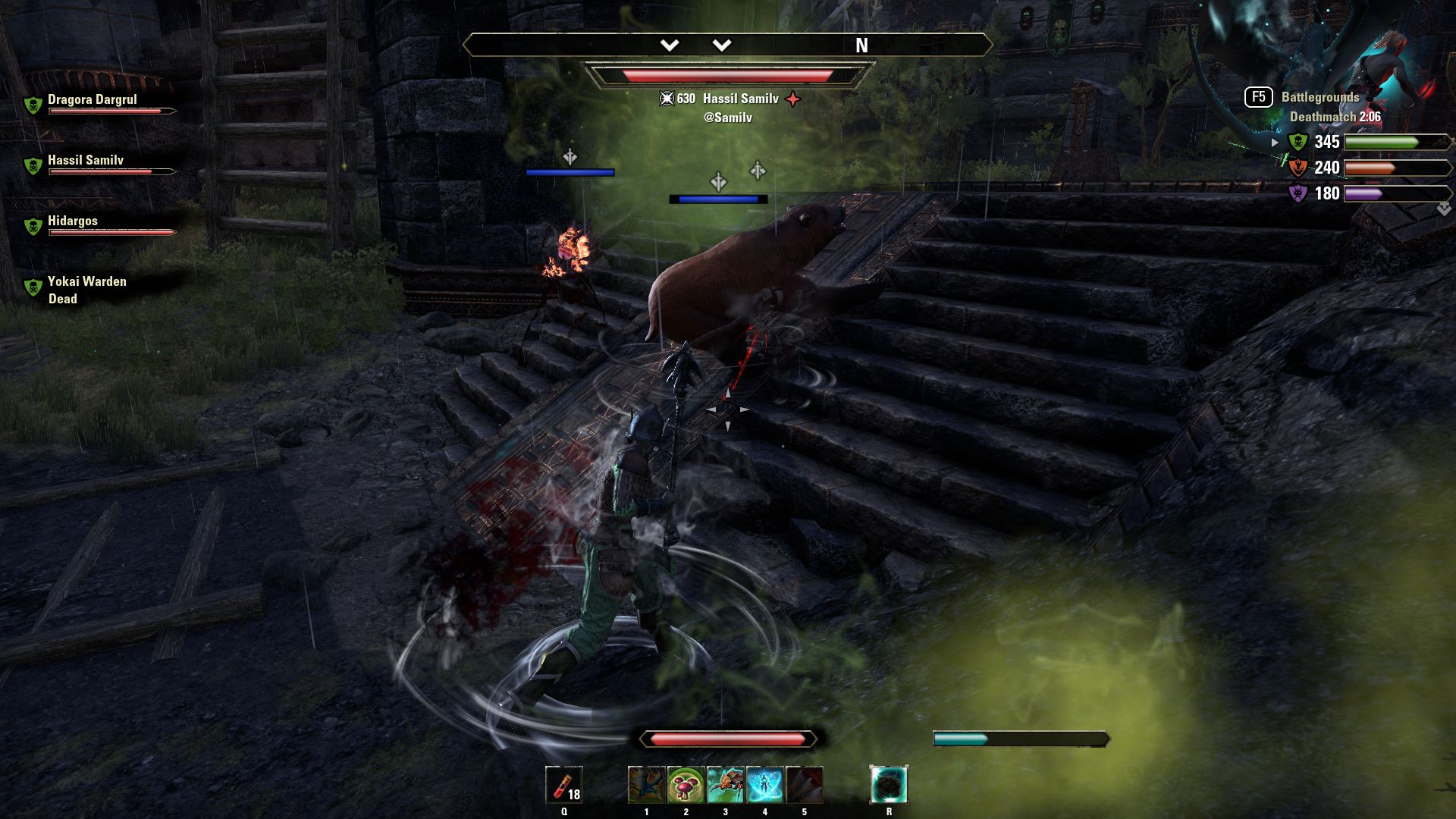The width and height of the screenshot is (1456, 819).
Task: Use the red potion quickslot
Action: tap(564, 784)
